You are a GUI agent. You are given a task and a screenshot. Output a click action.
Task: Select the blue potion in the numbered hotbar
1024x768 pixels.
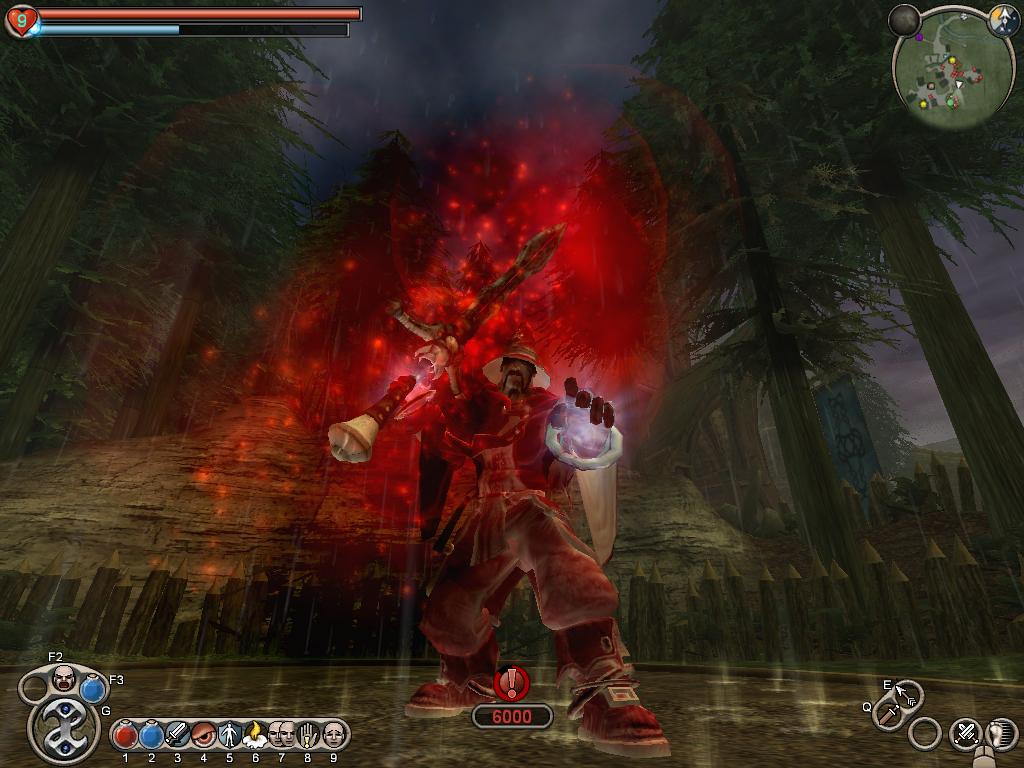(x=152, y=735)
